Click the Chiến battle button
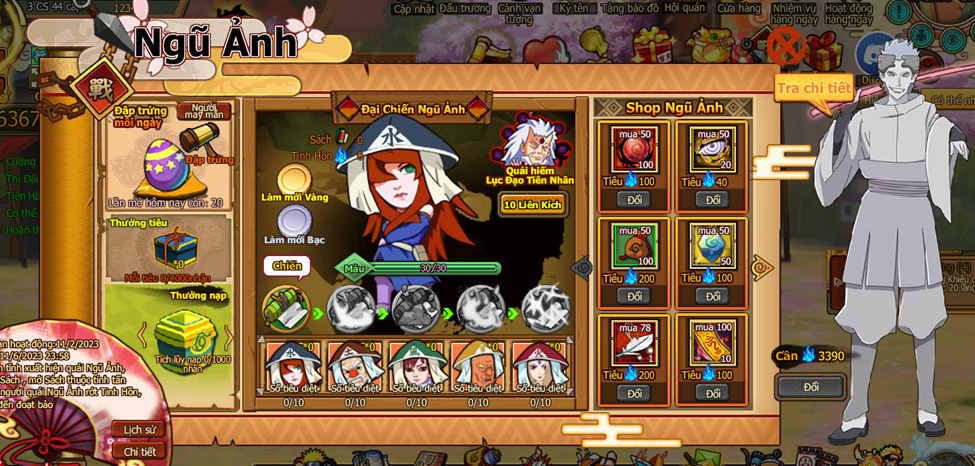Screen dimensions: 975x466 (x=287, y=266)
